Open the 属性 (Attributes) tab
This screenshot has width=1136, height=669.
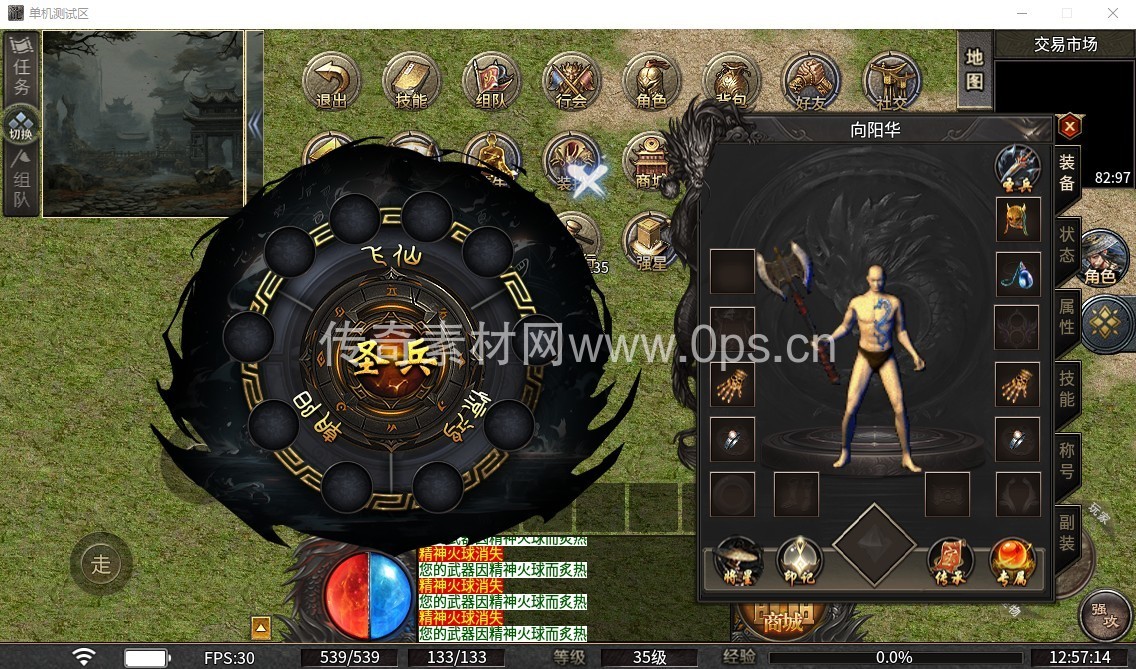click(1067, 316)
